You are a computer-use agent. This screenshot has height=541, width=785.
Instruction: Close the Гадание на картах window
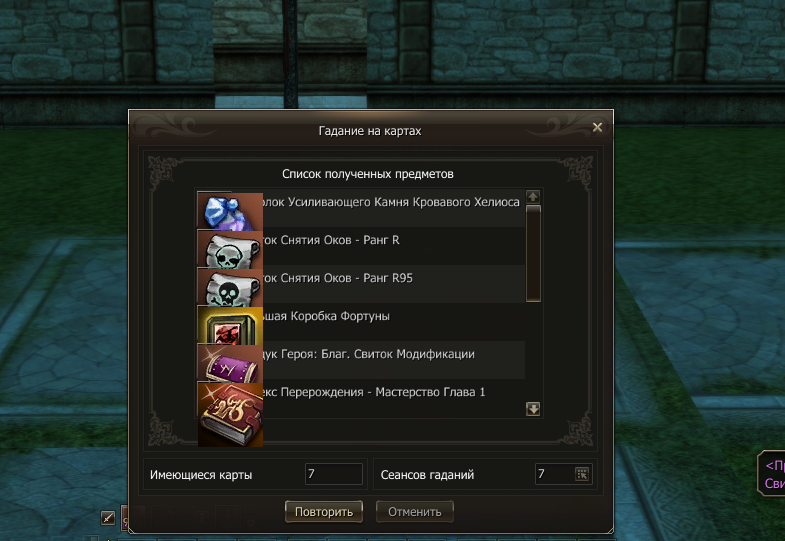pos(597,127)
